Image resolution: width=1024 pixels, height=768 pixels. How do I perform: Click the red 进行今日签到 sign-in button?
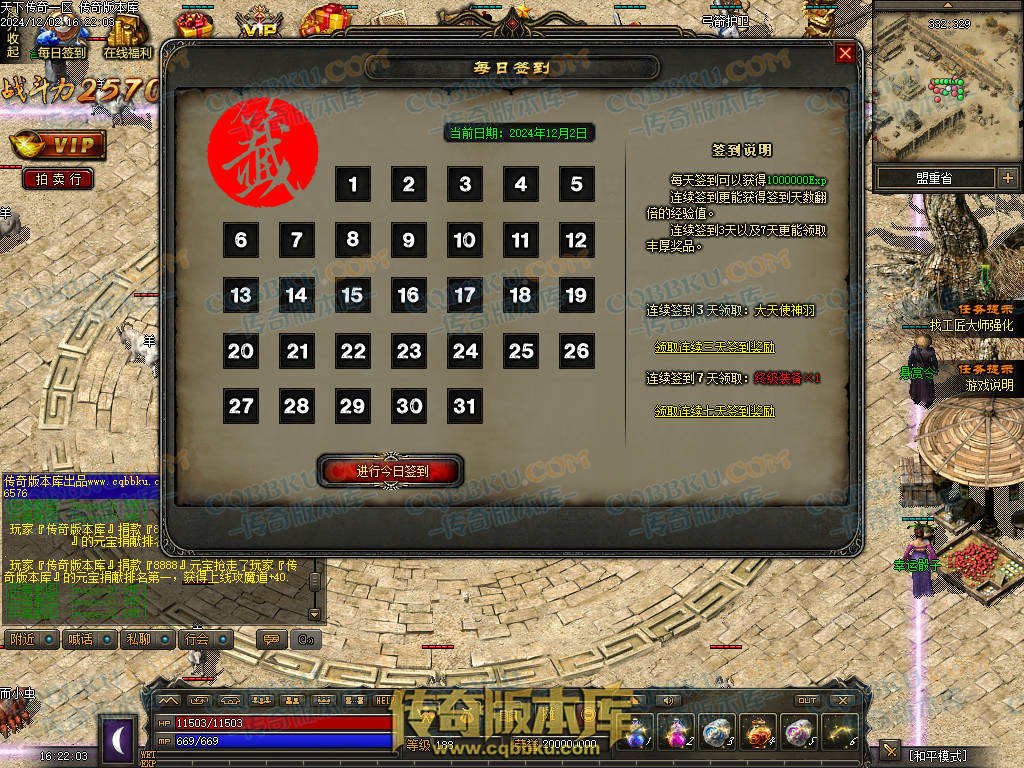coord(391,471)
